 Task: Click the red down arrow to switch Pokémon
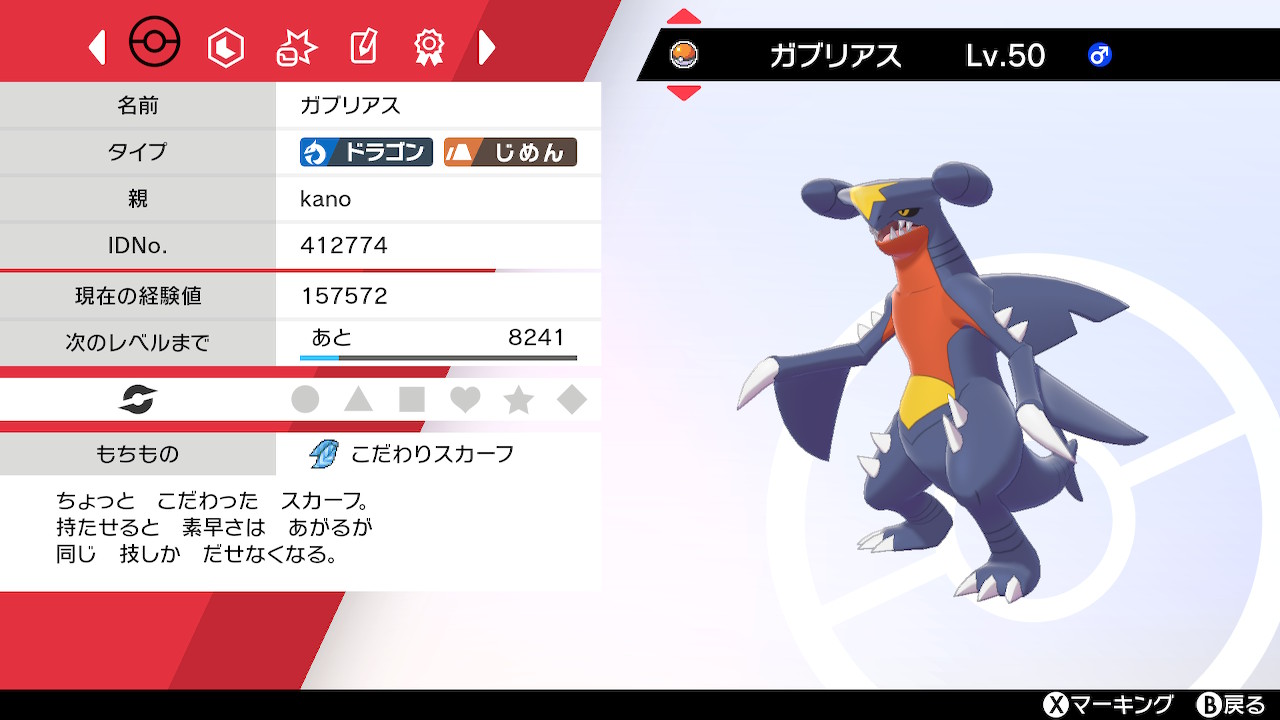(684, 93)
